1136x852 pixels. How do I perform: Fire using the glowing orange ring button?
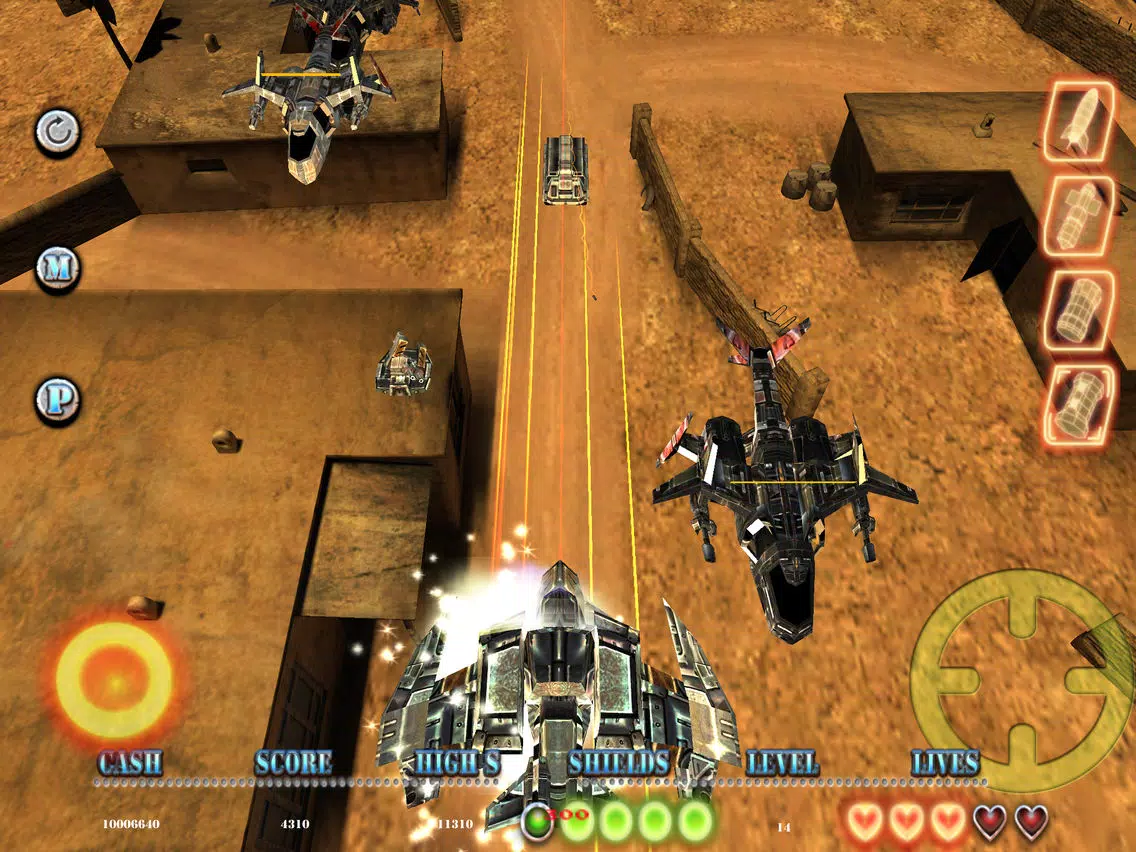tap(114, 680)
